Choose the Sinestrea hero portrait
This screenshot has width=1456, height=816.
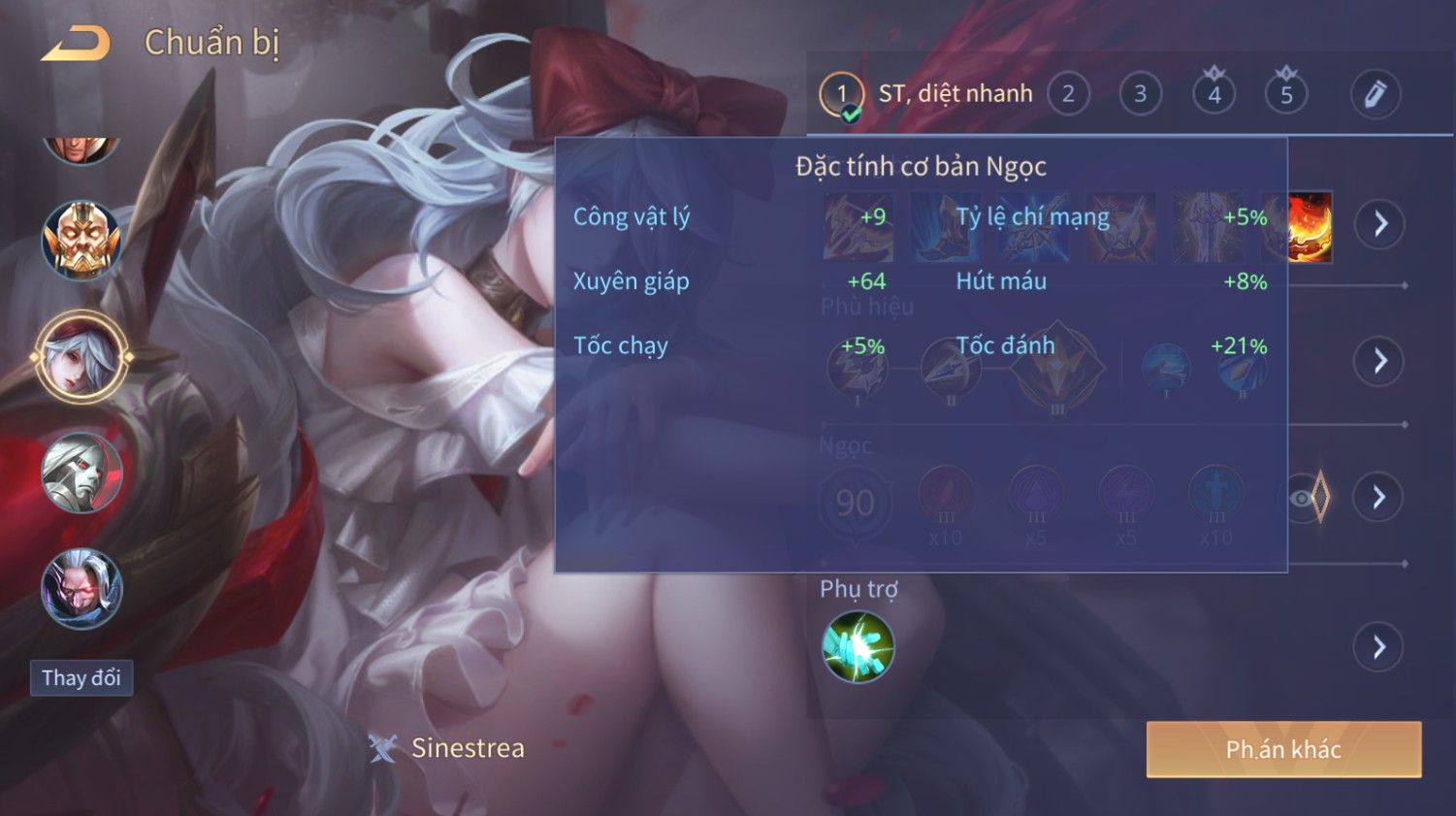click(x=81, y=357)
